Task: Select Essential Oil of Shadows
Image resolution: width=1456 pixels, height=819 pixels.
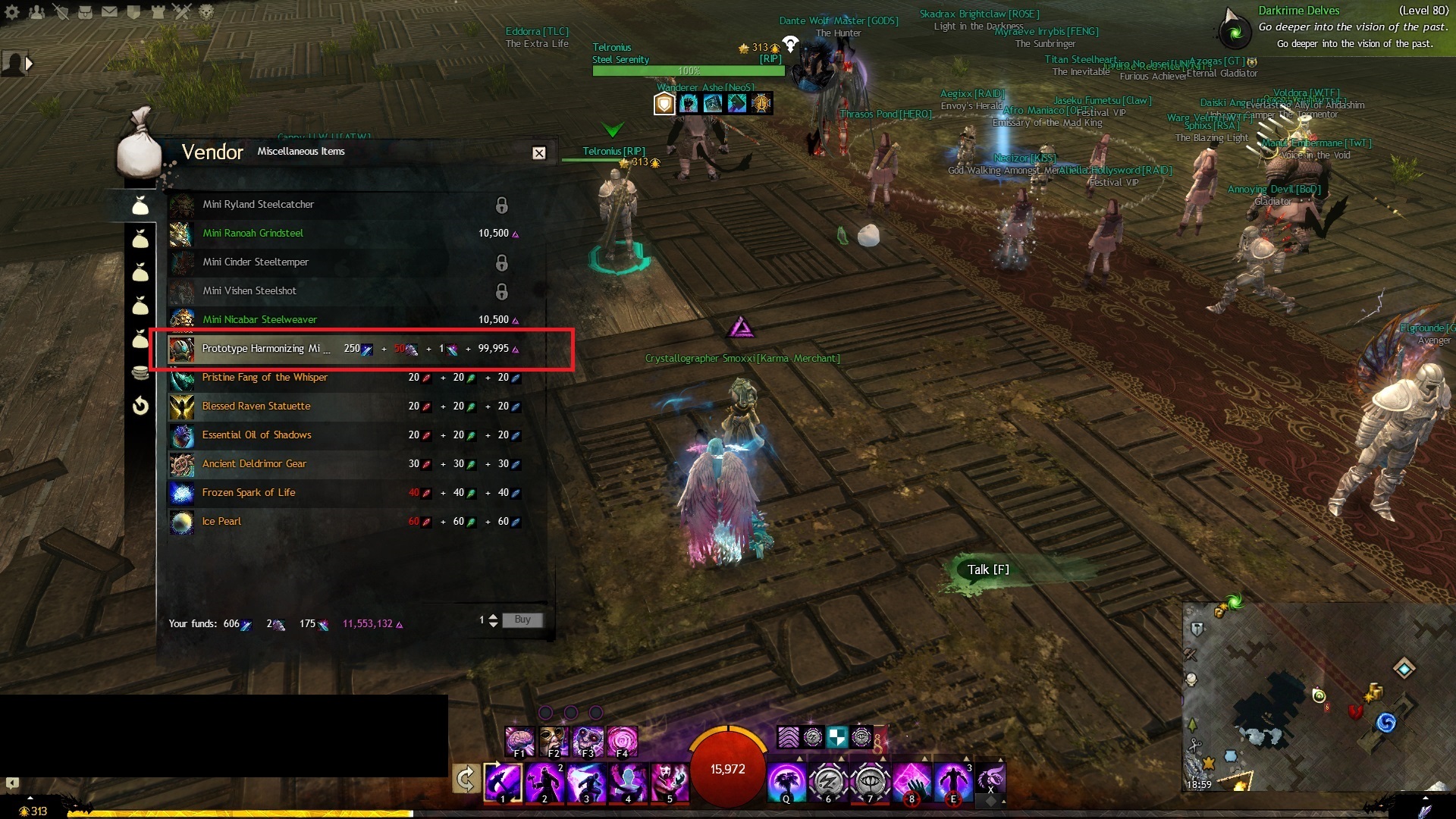Action: coord(256,435)
